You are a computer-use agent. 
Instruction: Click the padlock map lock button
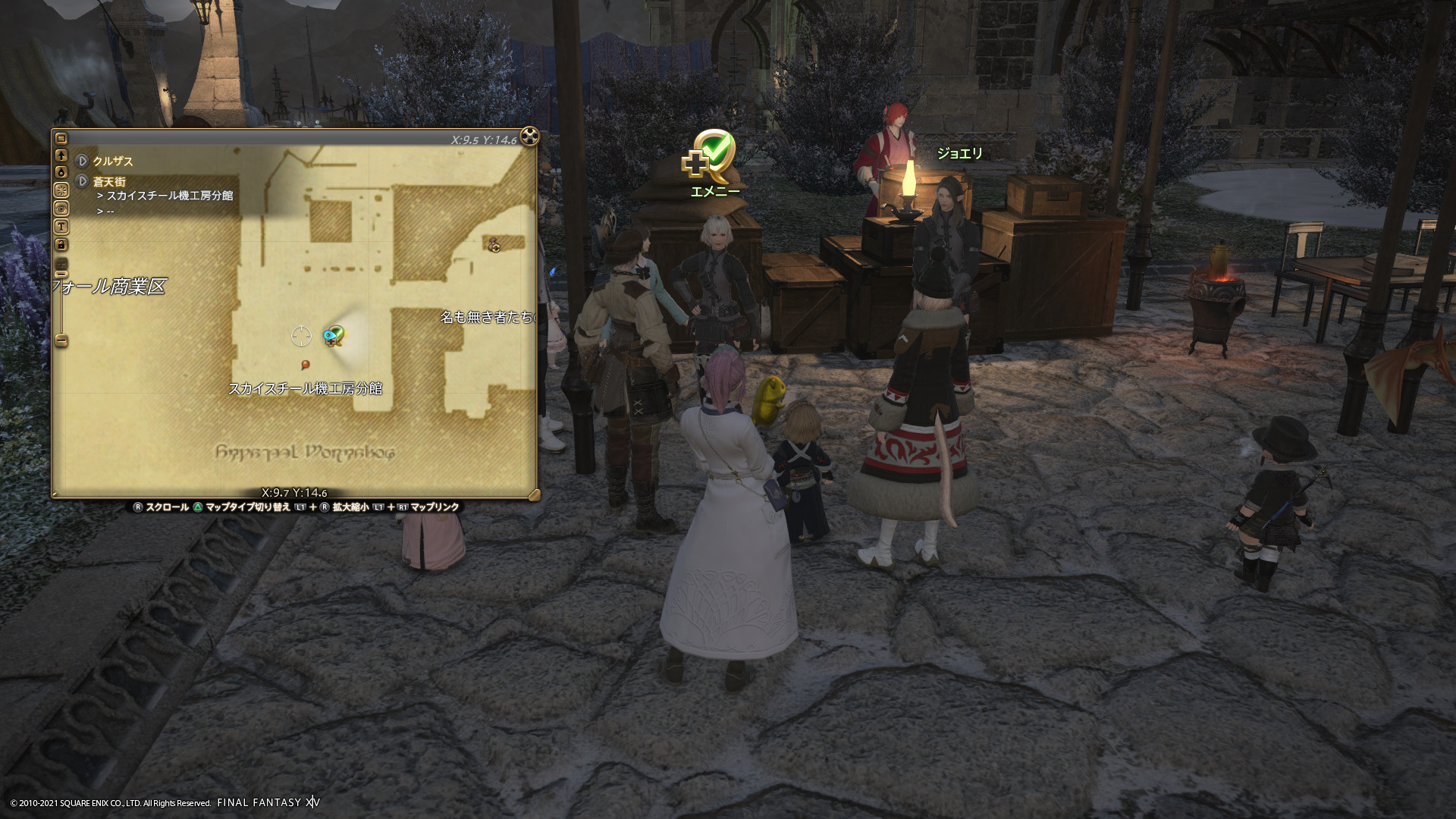[x=61, y=244]
